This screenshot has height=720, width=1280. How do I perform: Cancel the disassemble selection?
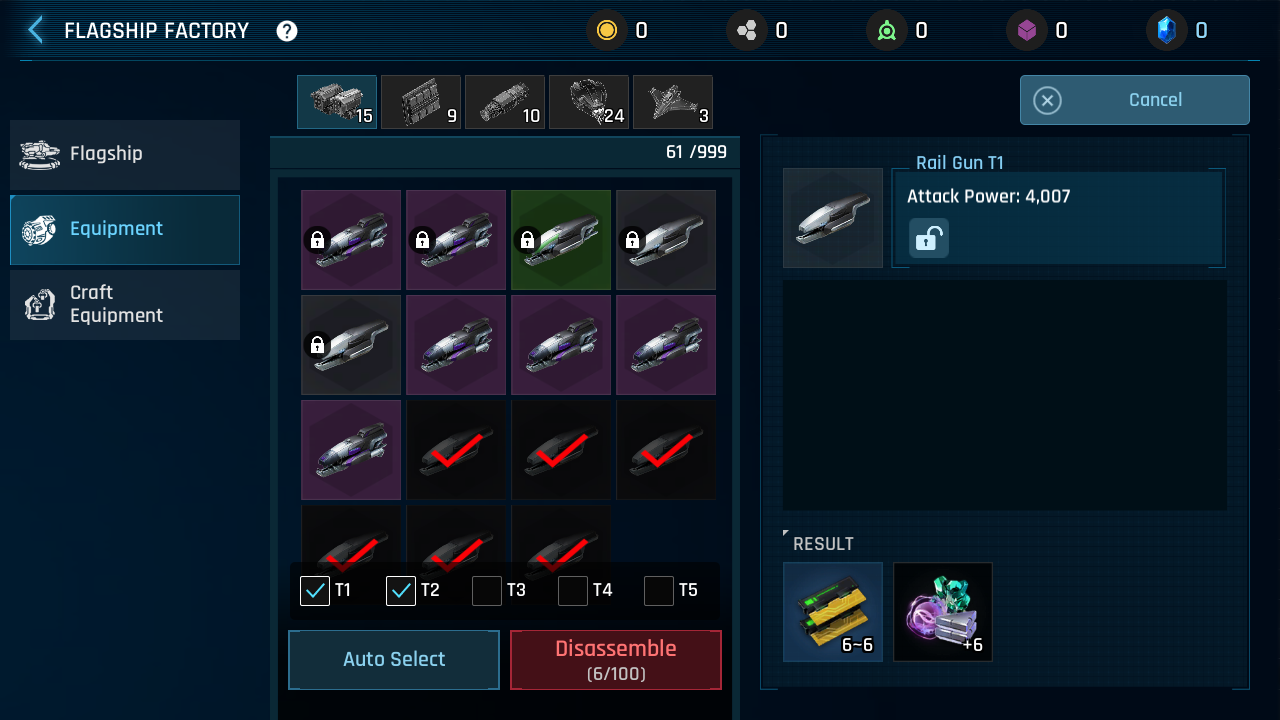pyautogui.click(x=1134, y=100)
